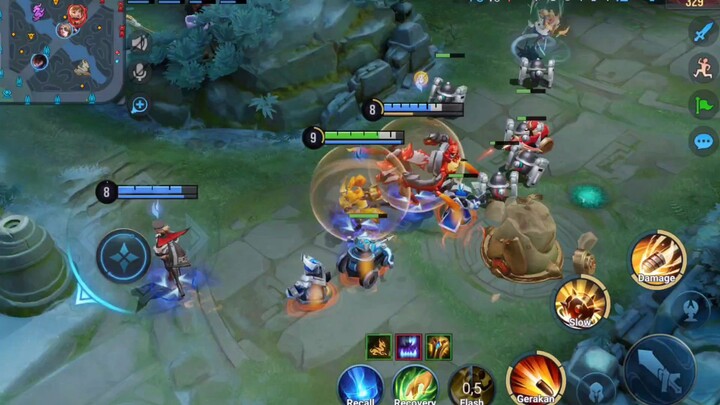Activate the Recovery spell
The width and height of the screenshot is (720, 405).
tap(414, 385)
